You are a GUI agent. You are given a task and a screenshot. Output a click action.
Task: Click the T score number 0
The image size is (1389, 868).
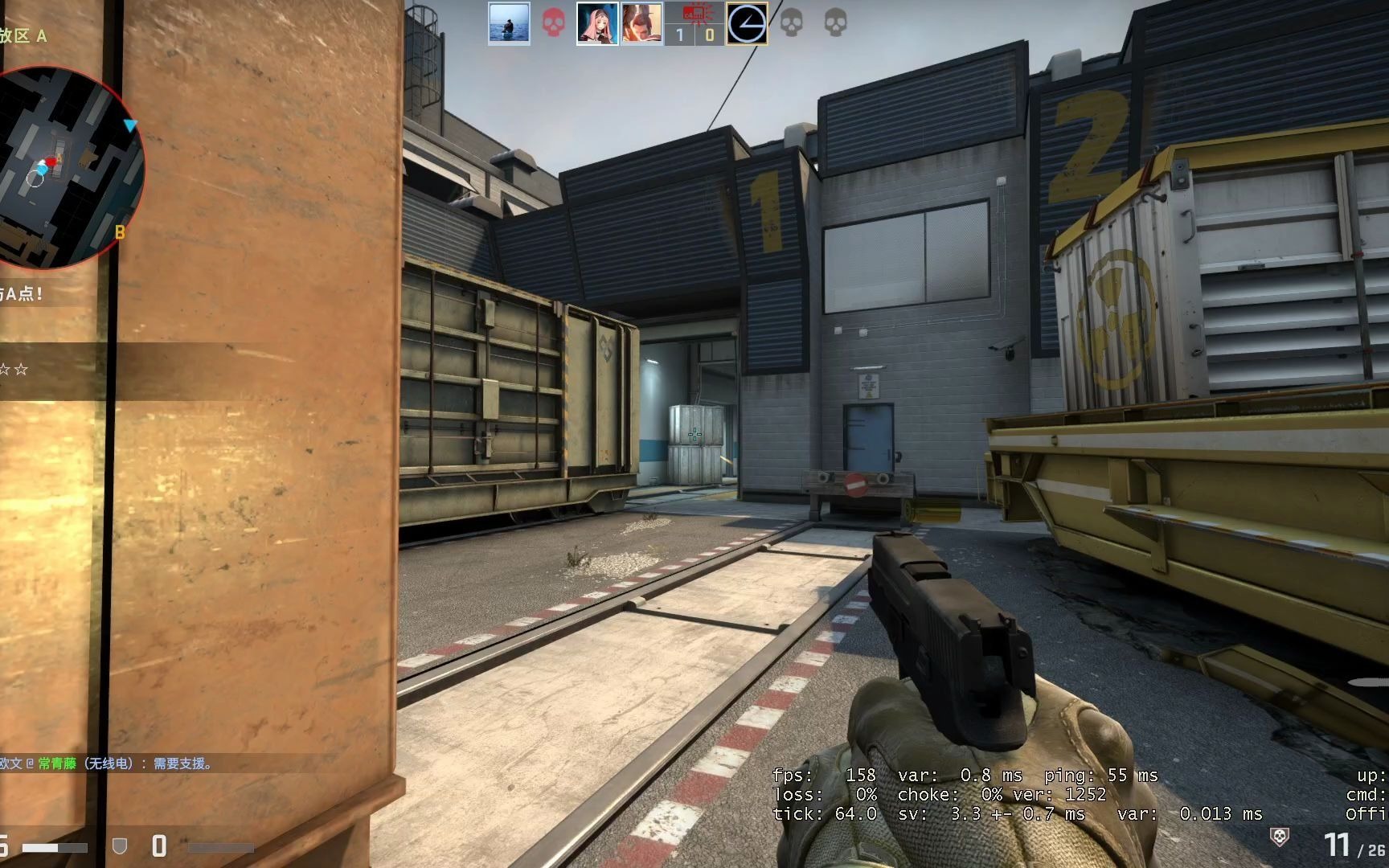[x=709, y=34]
